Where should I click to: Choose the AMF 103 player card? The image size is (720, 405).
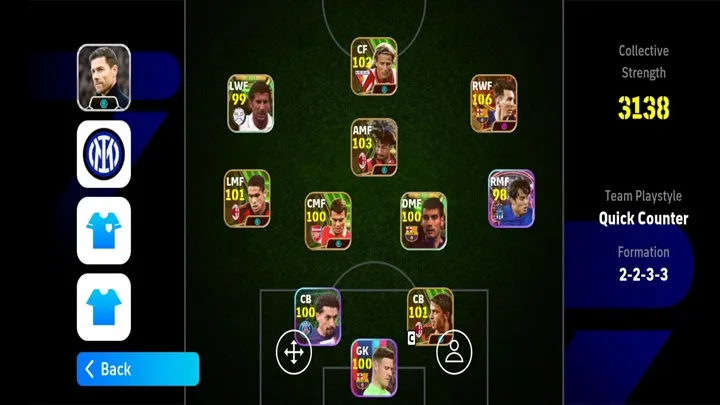pyautogui.click(x=374, y=147)
